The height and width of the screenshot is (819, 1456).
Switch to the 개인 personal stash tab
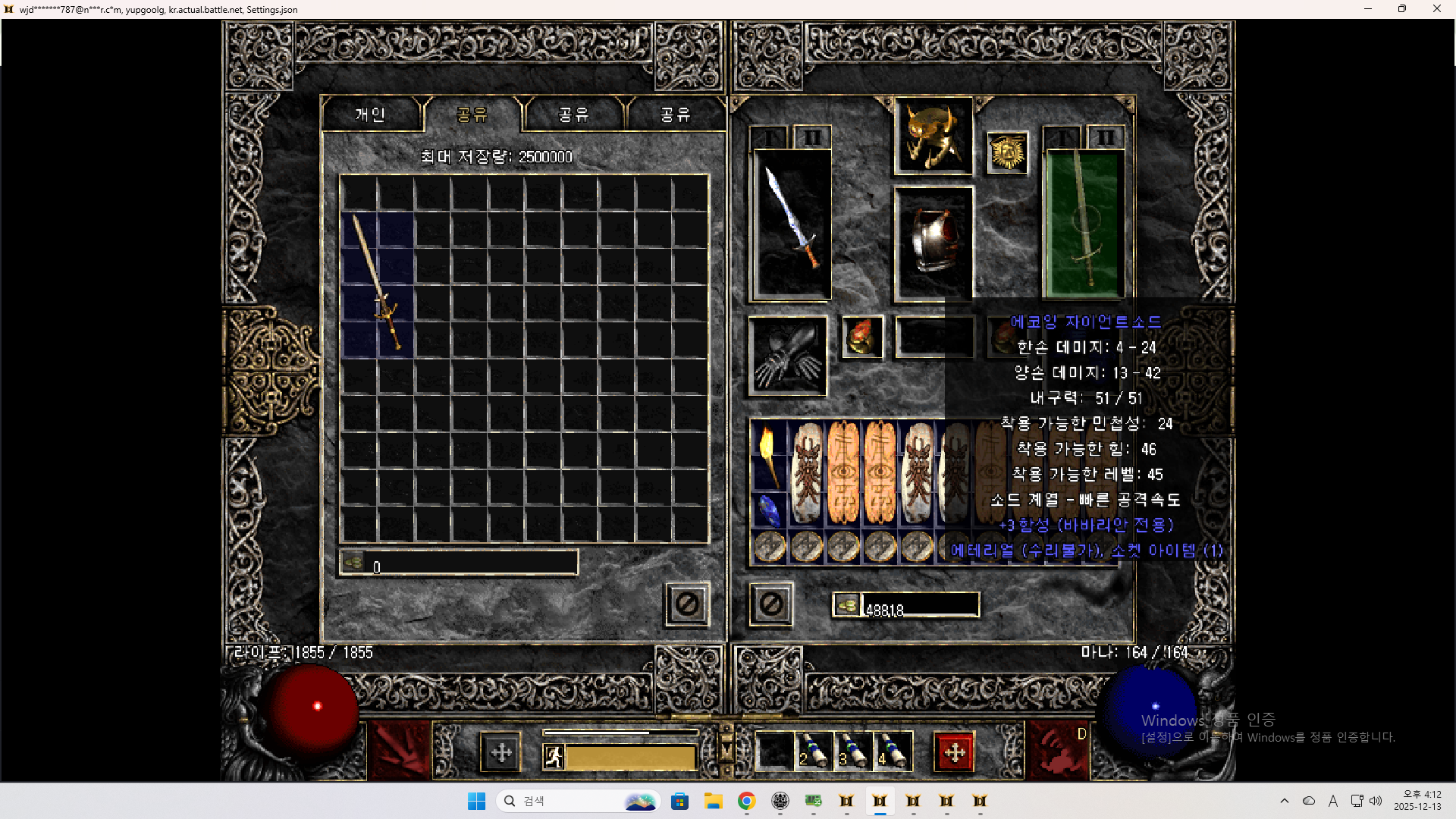tap(371, 115)
